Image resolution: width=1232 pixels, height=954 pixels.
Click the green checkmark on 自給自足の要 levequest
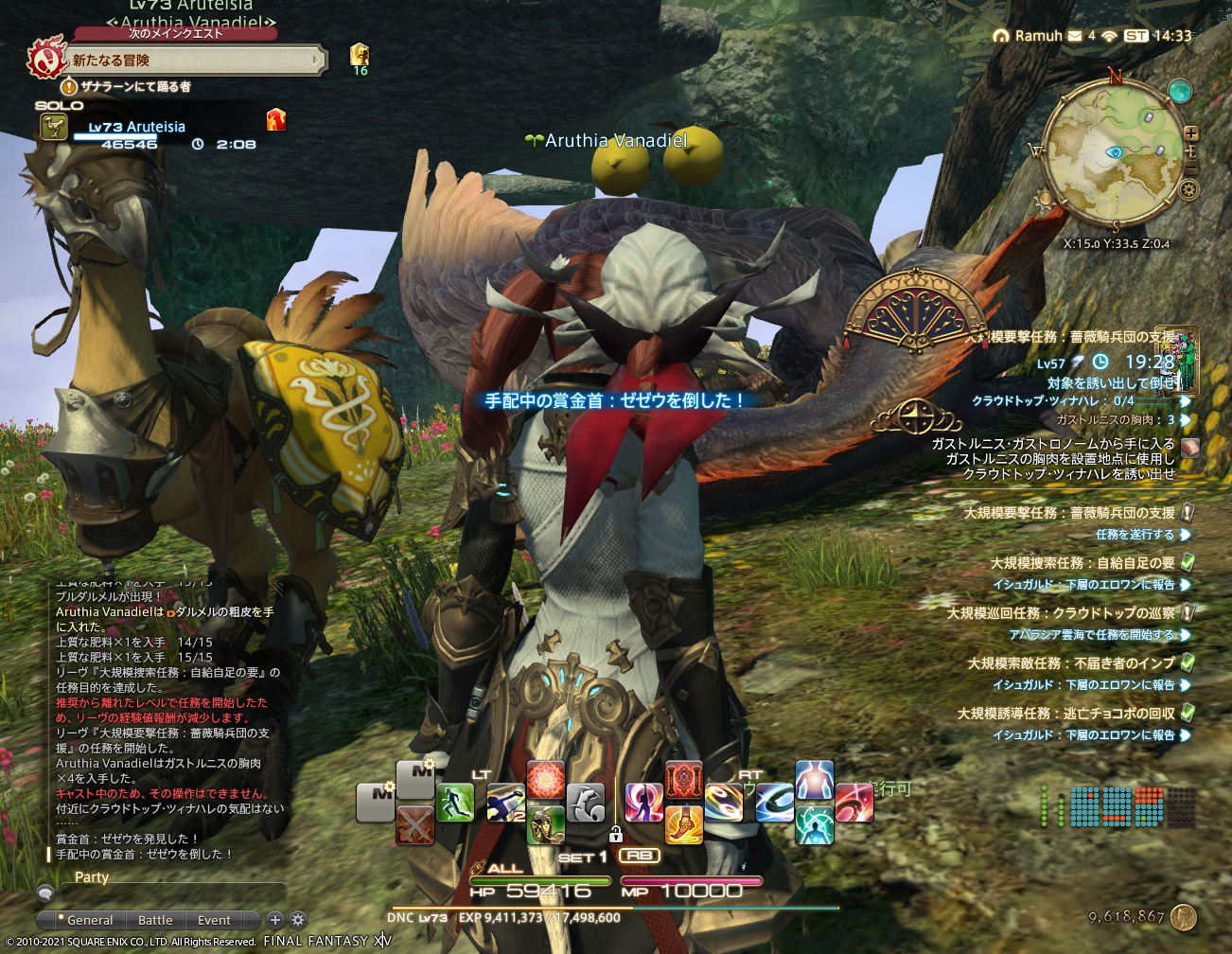(1187, 561)
